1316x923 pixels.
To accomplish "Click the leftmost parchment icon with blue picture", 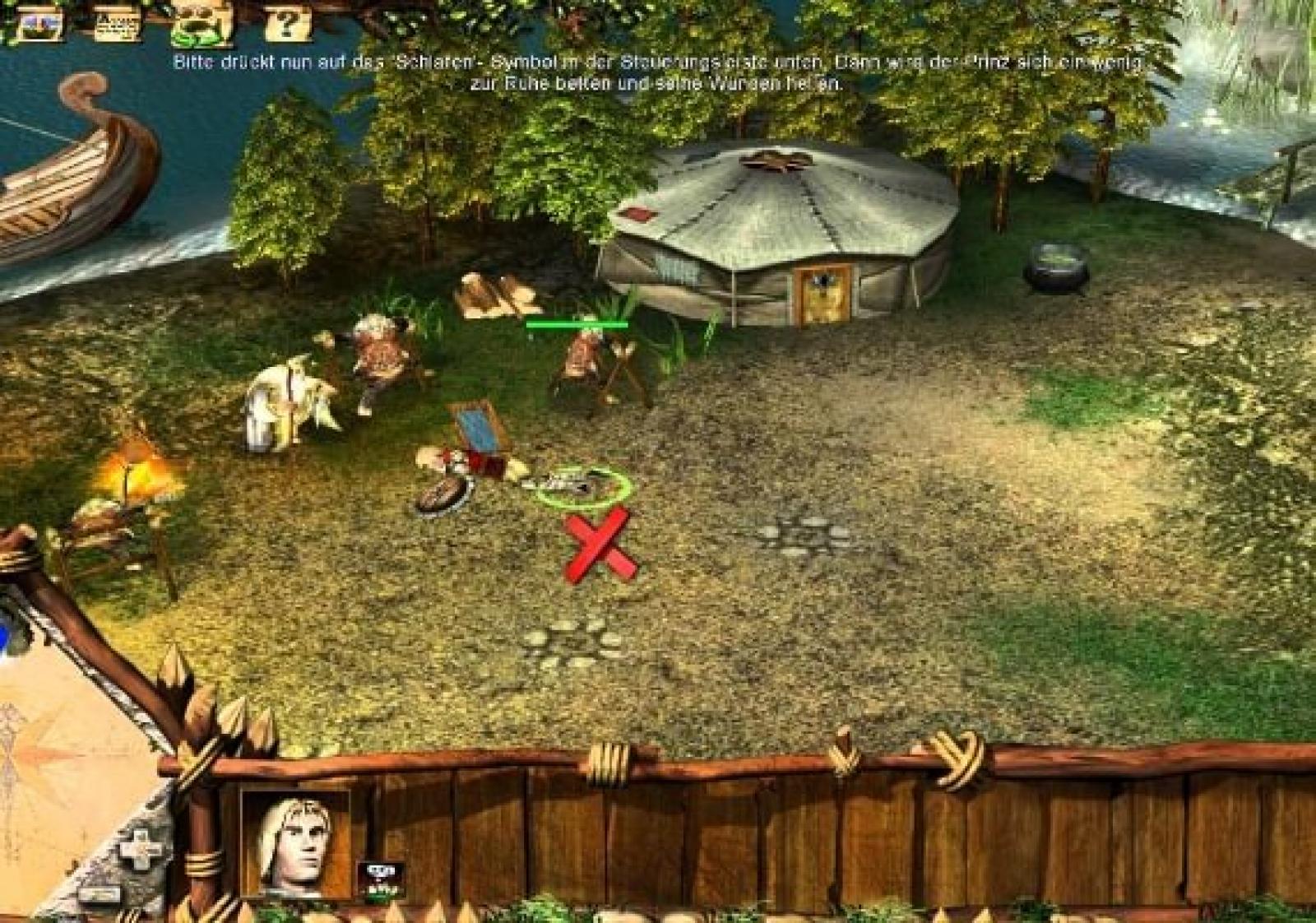I will (39, 23).
